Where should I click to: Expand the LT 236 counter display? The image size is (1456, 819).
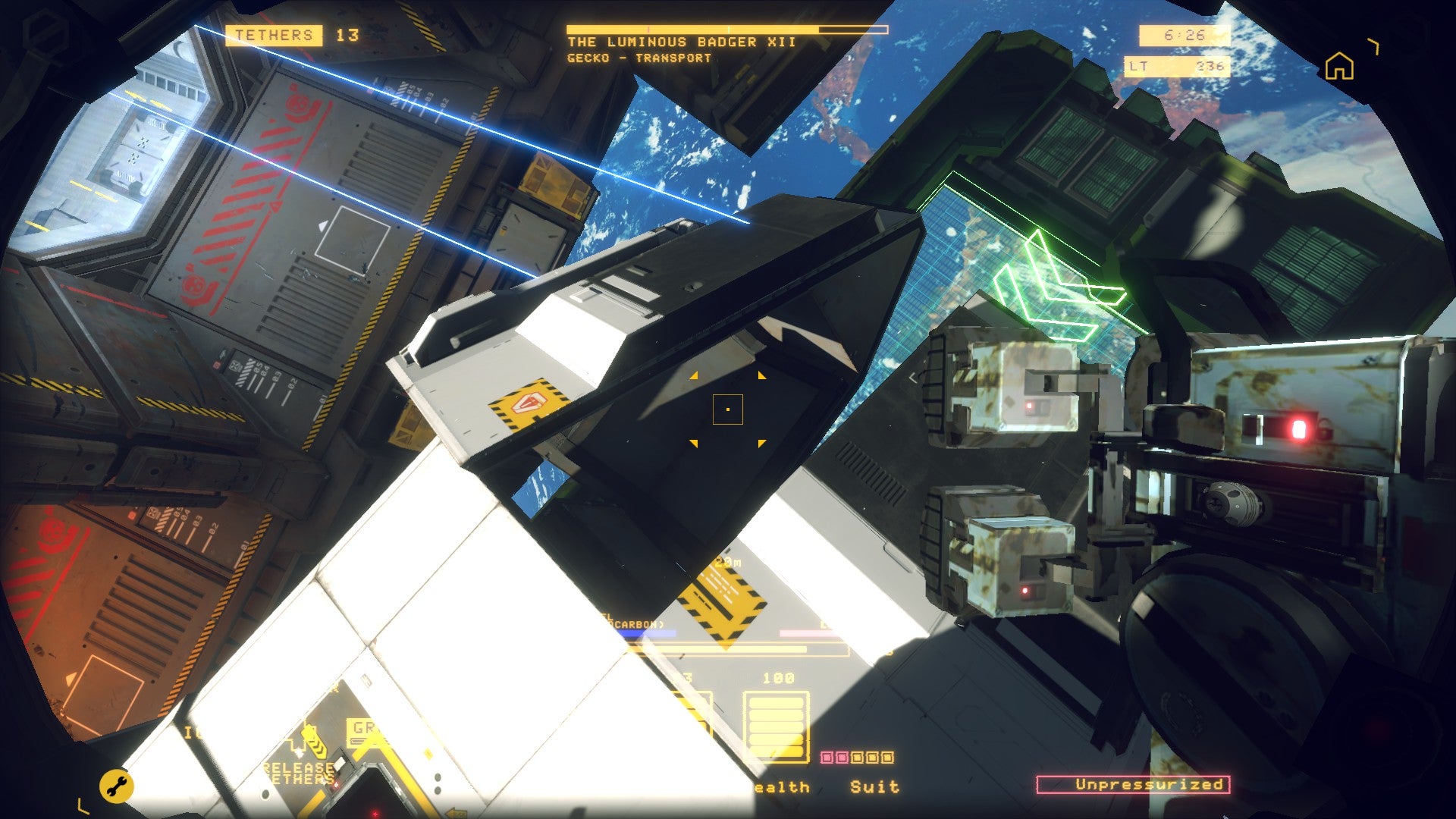point(1177,67)
